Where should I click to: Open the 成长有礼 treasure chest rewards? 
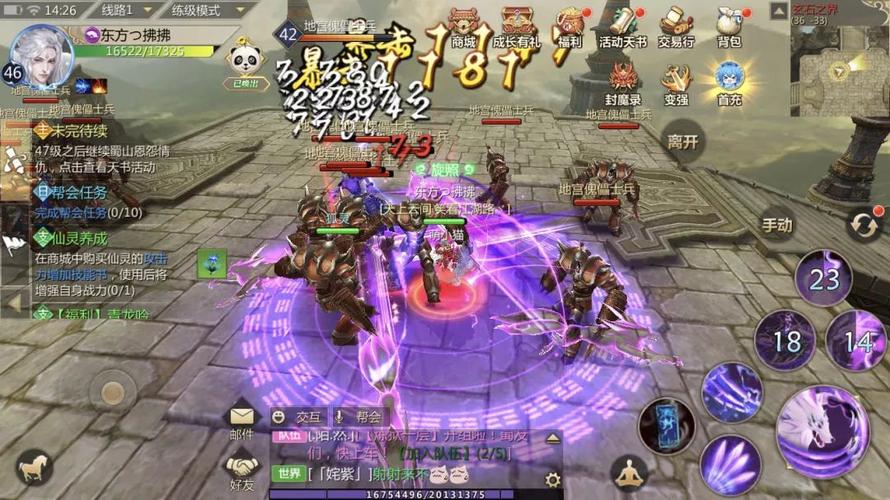[x=517, y=25]
